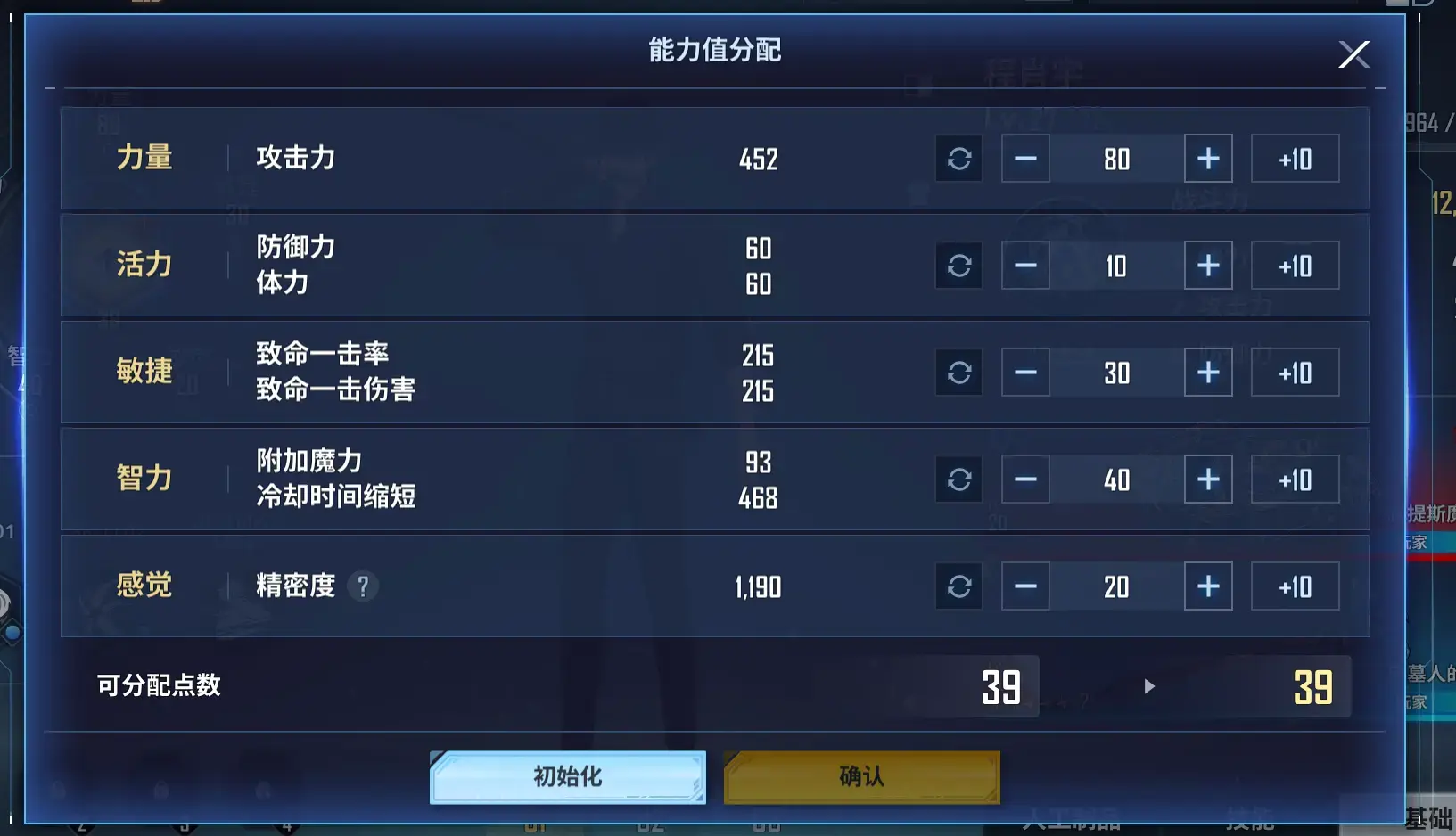Add 10 points to 力量
The image size is (1456, 836).
click(1295, 158)
